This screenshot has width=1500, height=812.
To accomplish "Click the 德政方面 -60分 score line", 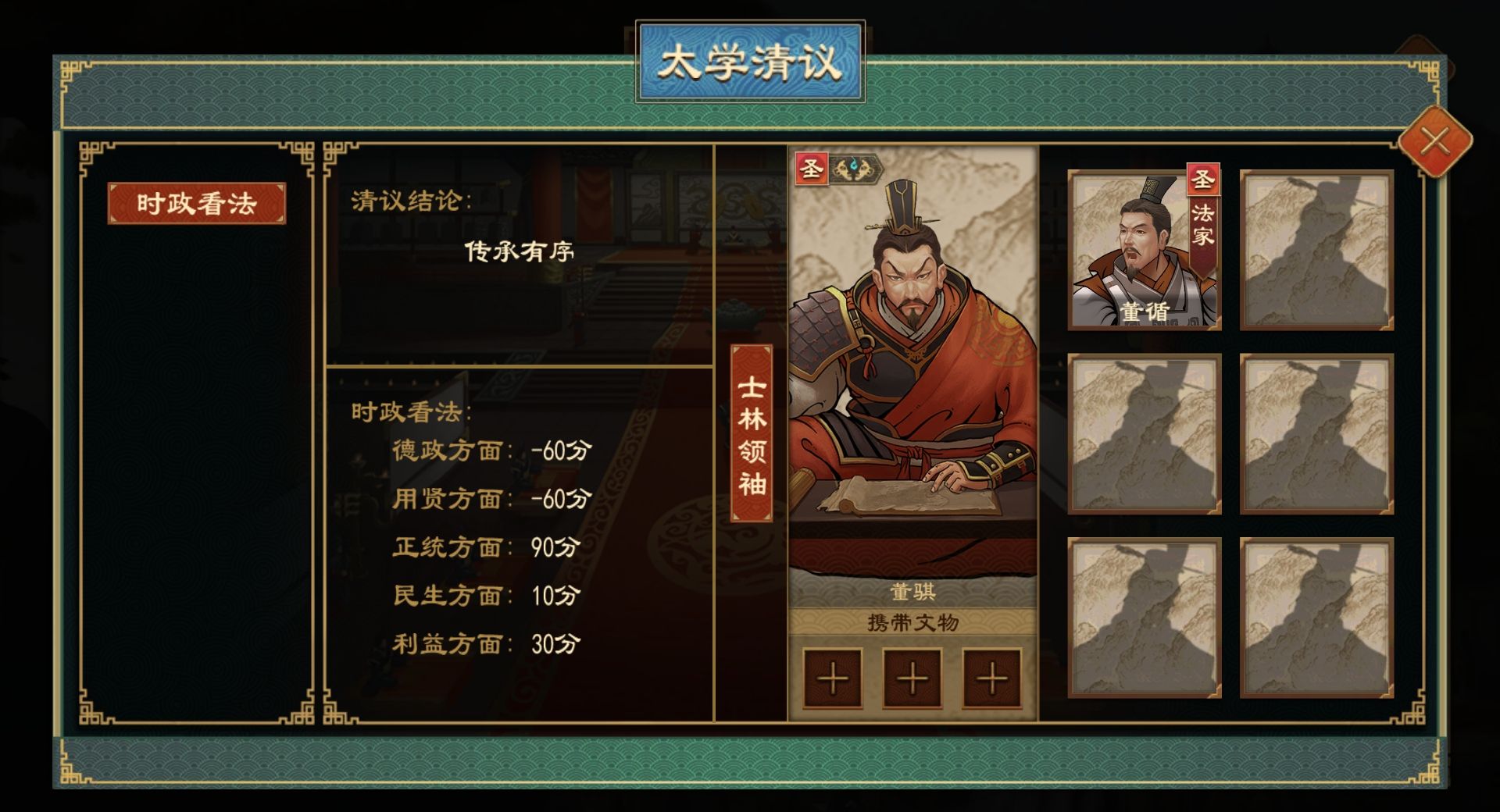I will coord(492,451).
